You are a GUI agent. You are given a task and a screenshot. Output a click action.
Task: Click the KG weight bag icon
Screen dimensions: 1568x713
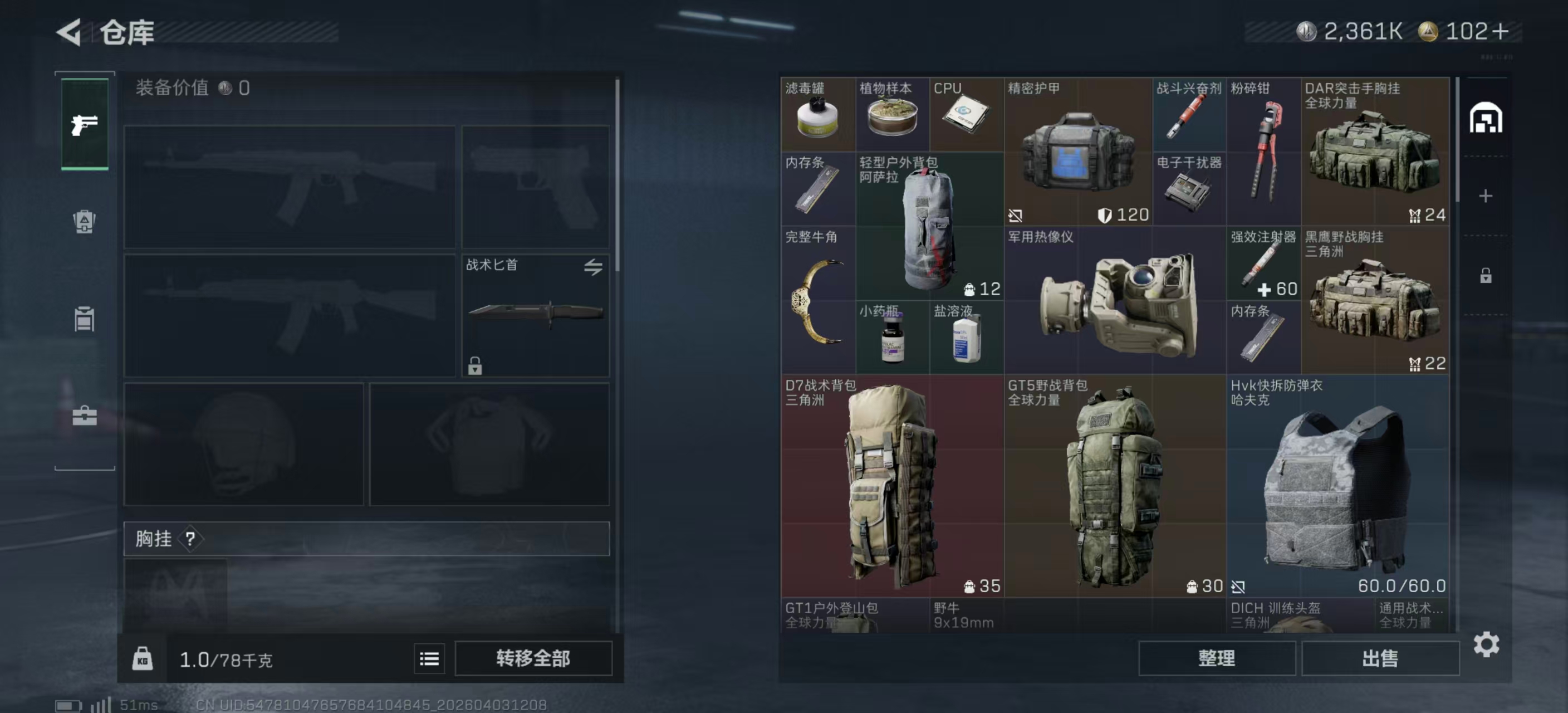click(143, 659)
